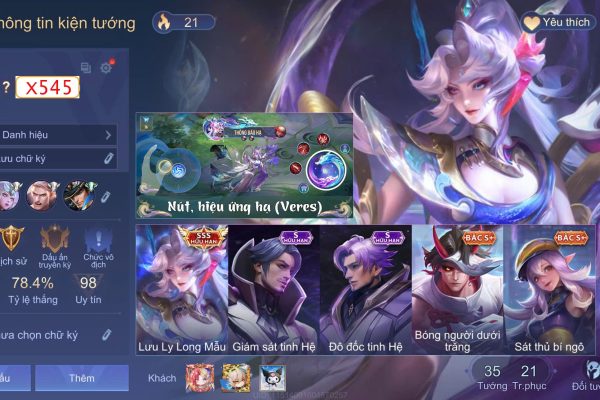
Task: Click the copy icon beside the gear
Action: click(86, 68)
